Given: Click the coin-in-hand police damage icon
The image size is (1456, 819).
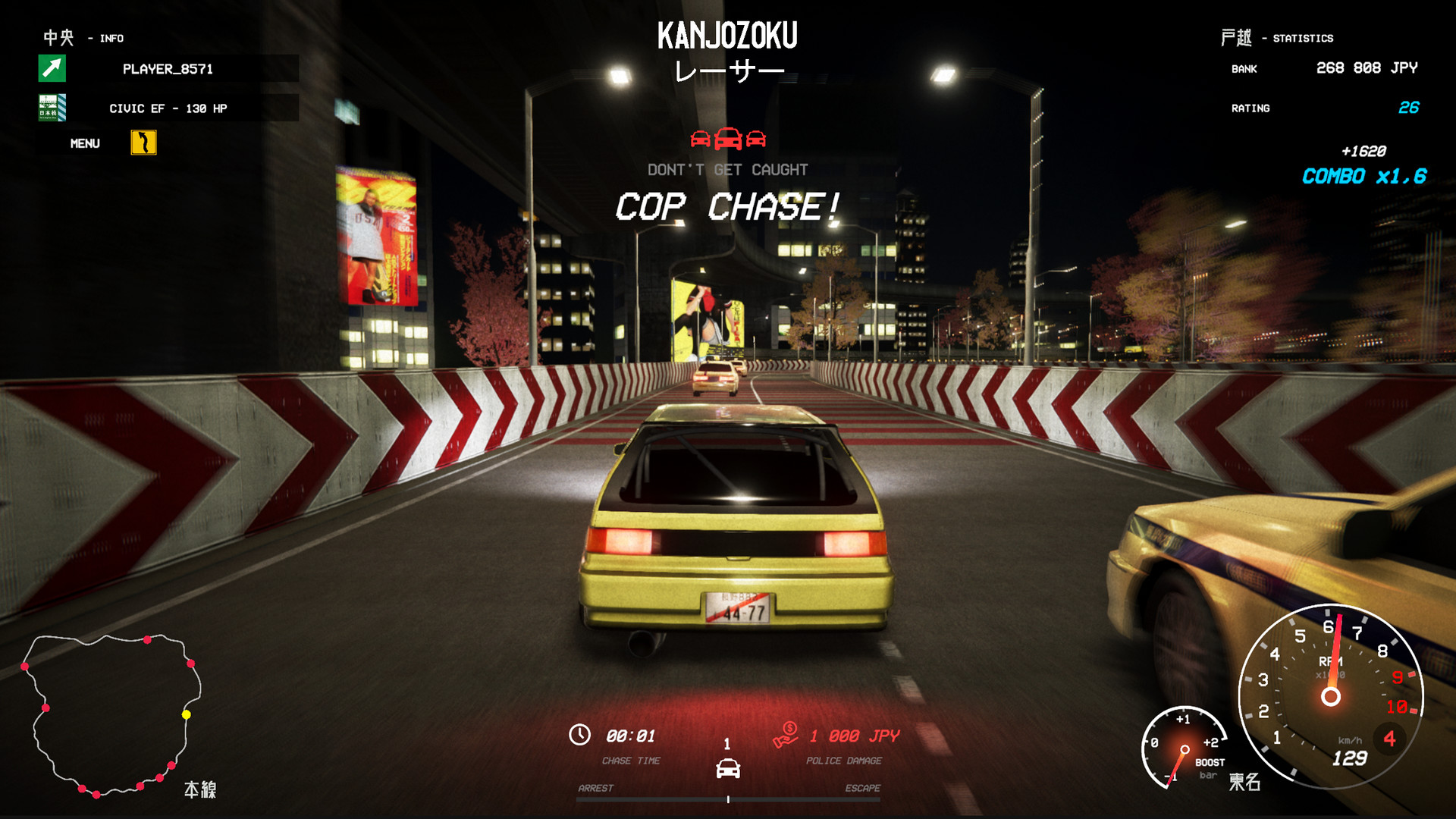Looking at the screenshot, I should [786, 734].
